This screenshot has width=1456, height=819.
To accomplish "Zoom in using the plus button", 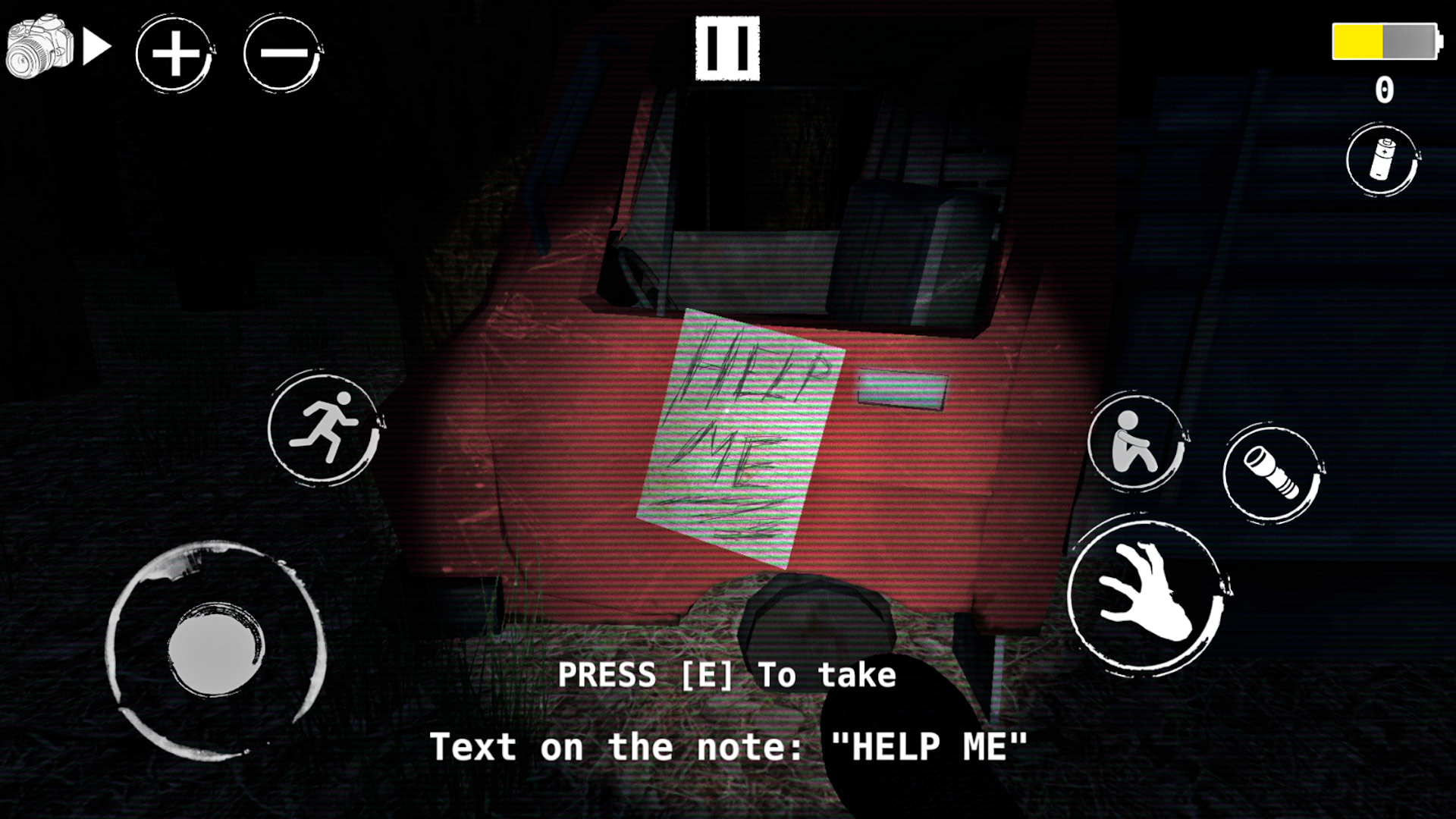I will tap(175, 53).
